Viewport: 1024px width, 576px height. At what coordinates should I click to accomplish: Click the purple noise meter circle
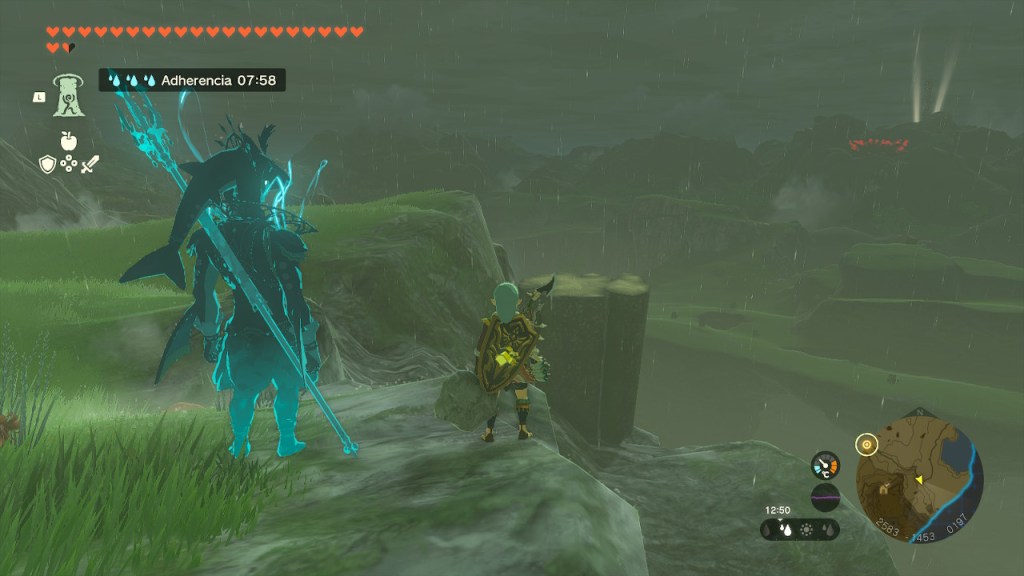[825, 497]
